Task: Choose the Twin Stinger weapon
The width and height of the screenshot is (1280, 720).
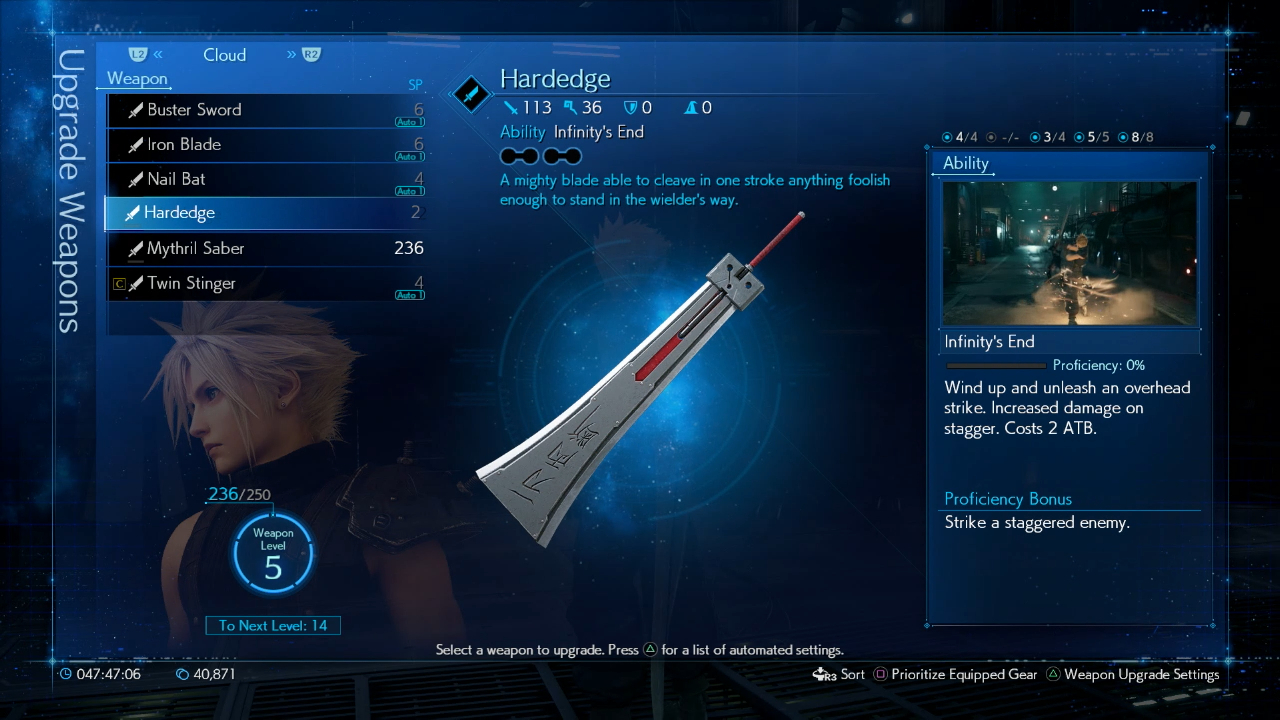Action: click(265, 283)
